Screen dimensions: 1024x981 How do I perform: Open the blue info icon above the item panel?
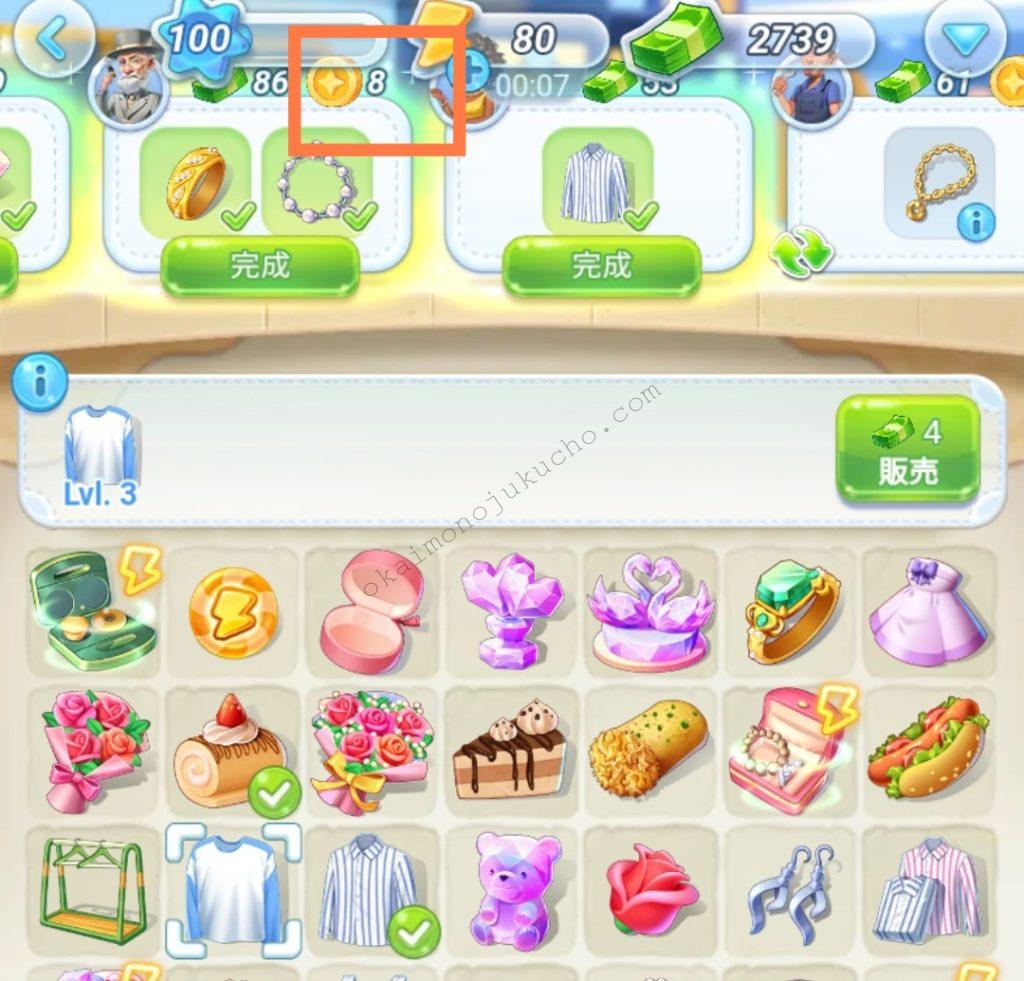[39, 381]
